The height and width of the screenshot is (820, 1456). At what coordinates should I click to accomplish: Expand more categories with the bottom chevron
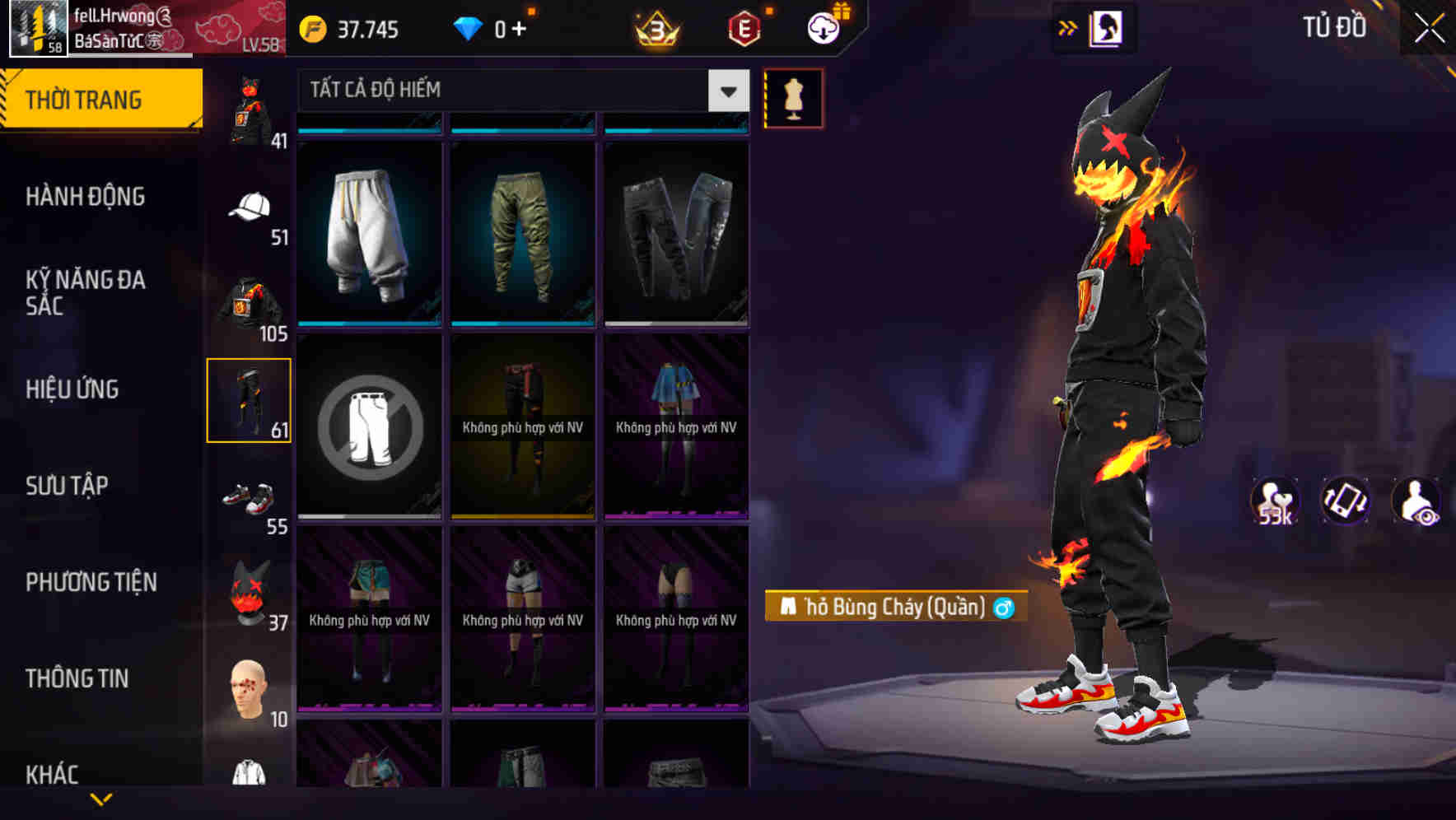coord(101,799)
